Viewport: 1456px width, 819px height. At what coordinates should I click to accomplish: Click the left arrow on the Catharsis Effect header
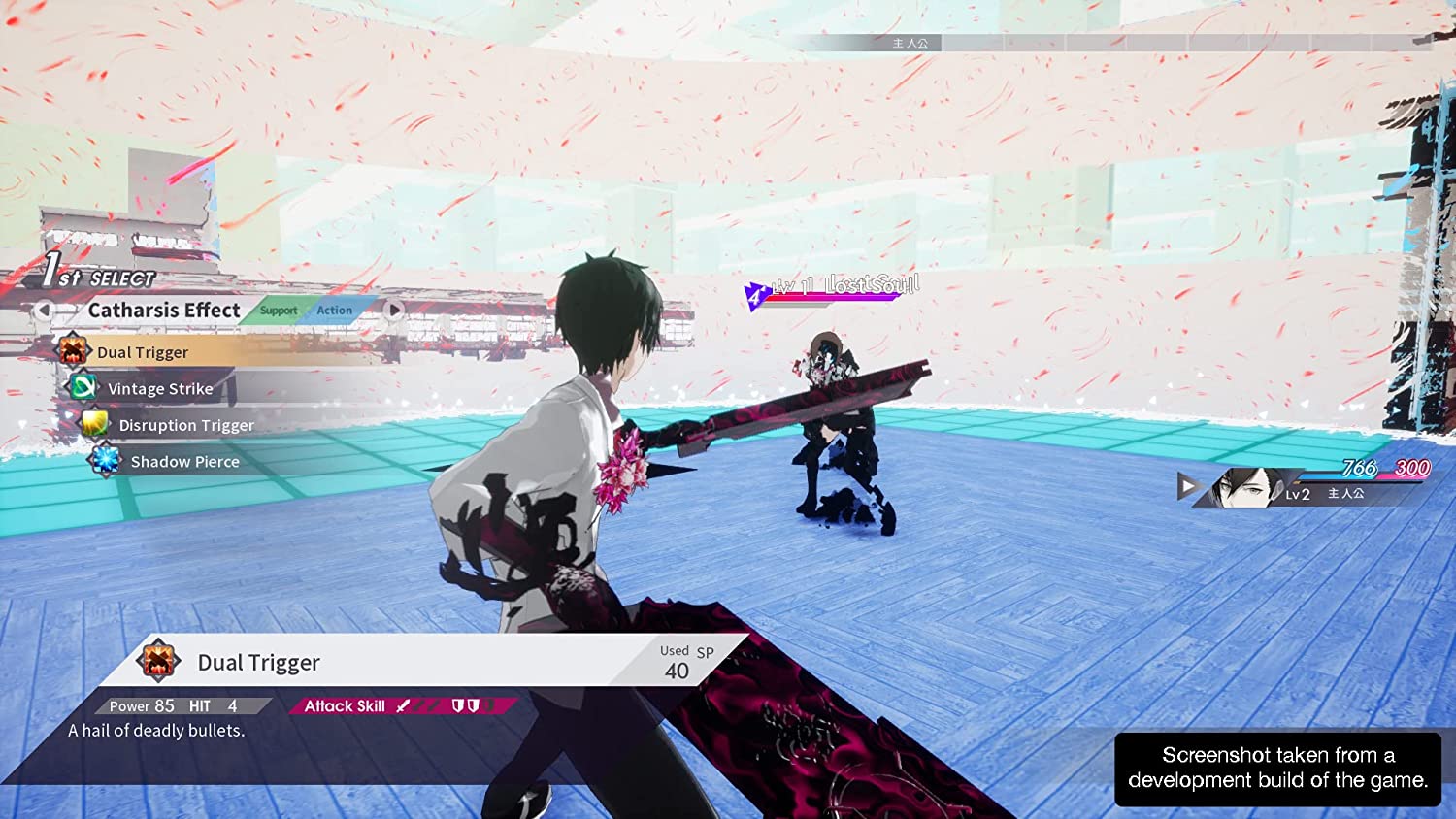pyautogui.click(x=45, y=310)
